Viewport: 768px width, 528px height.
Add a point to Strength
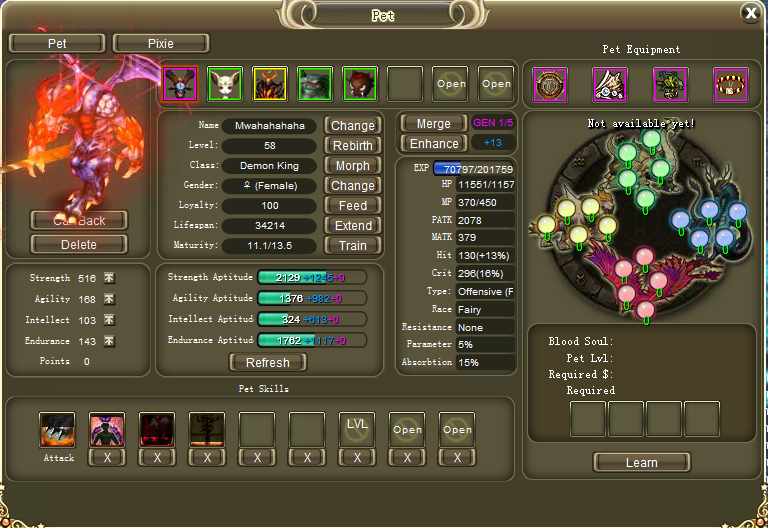pos(109,278)
